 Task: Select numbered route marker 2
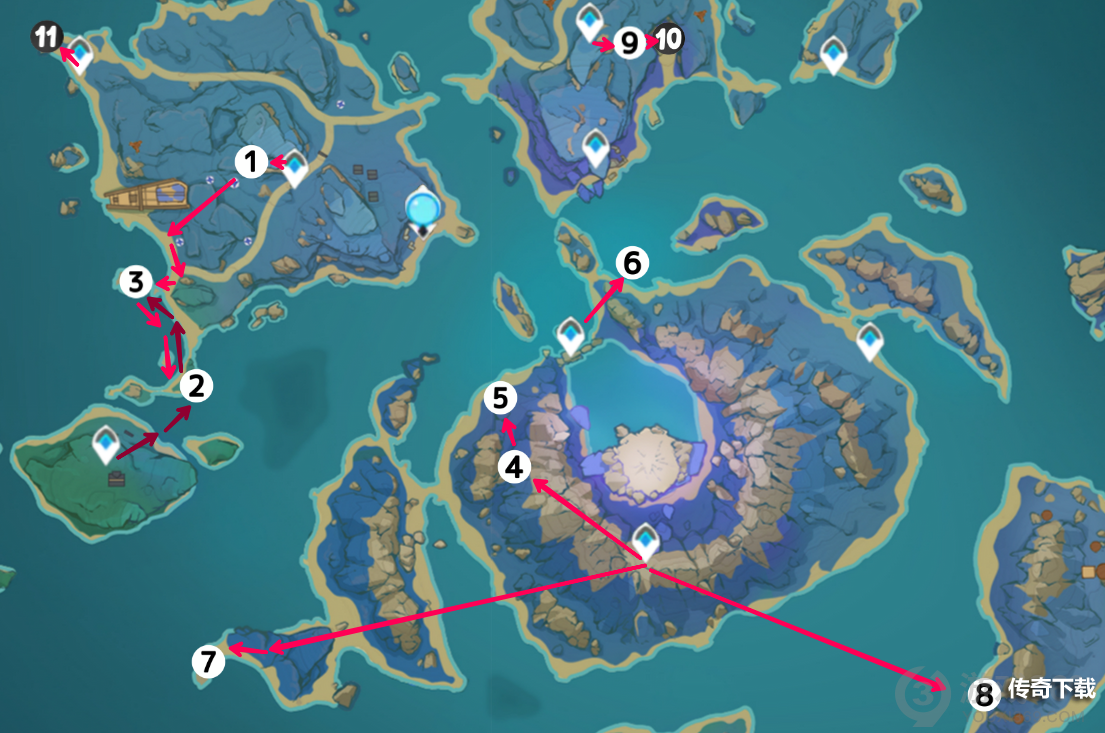pos(195,385)
